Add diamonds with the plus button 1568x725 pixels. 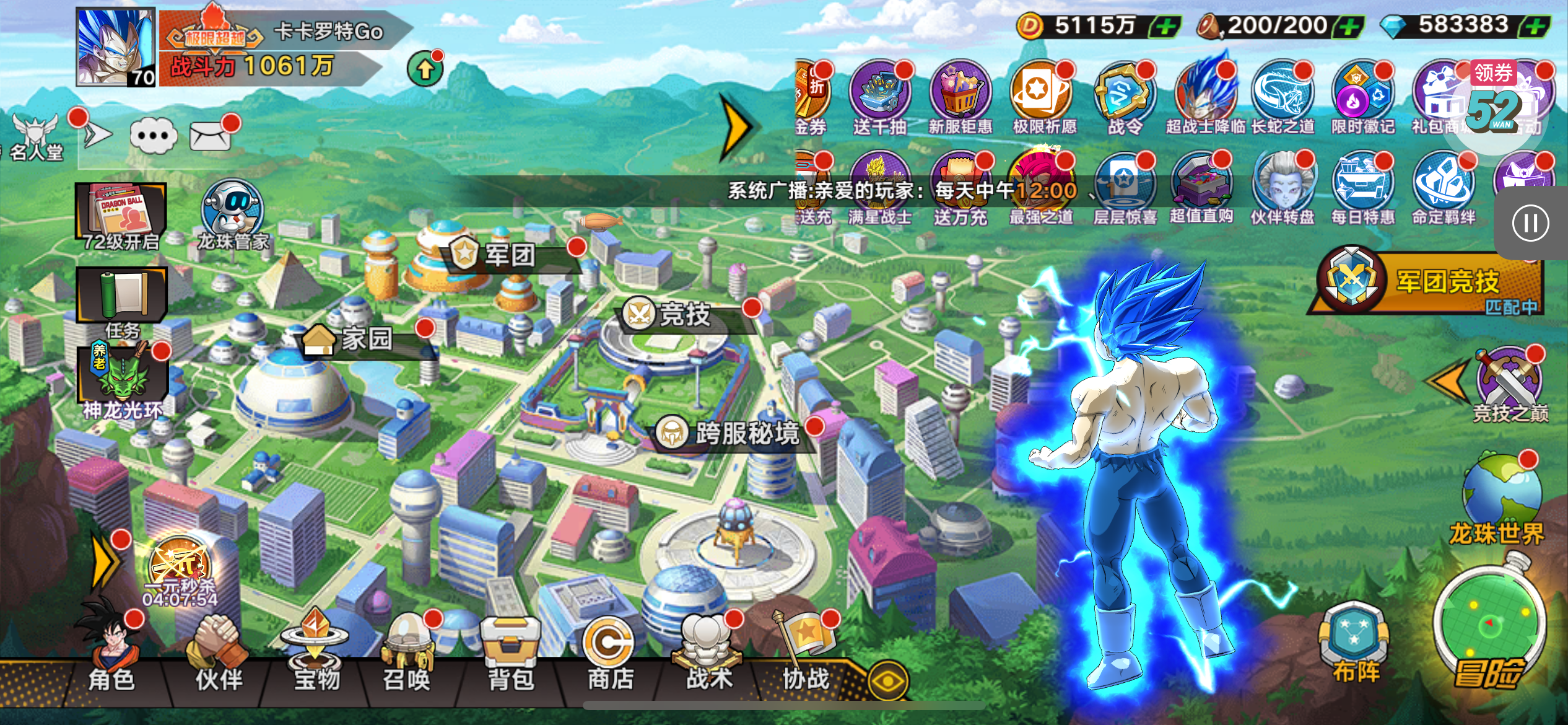1536,27
